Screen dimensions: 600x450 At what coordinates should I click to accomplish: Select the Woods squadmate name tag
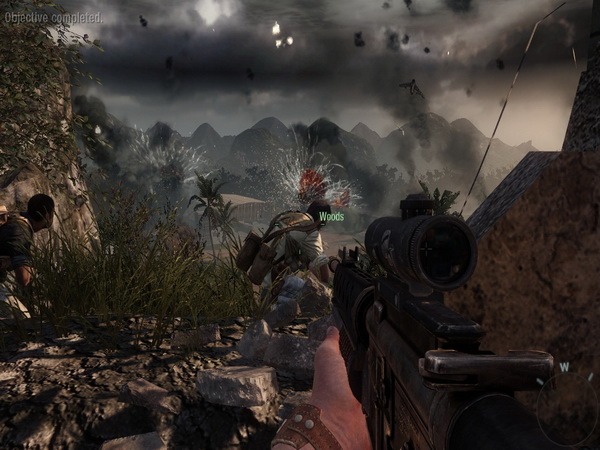coord(330,215)
